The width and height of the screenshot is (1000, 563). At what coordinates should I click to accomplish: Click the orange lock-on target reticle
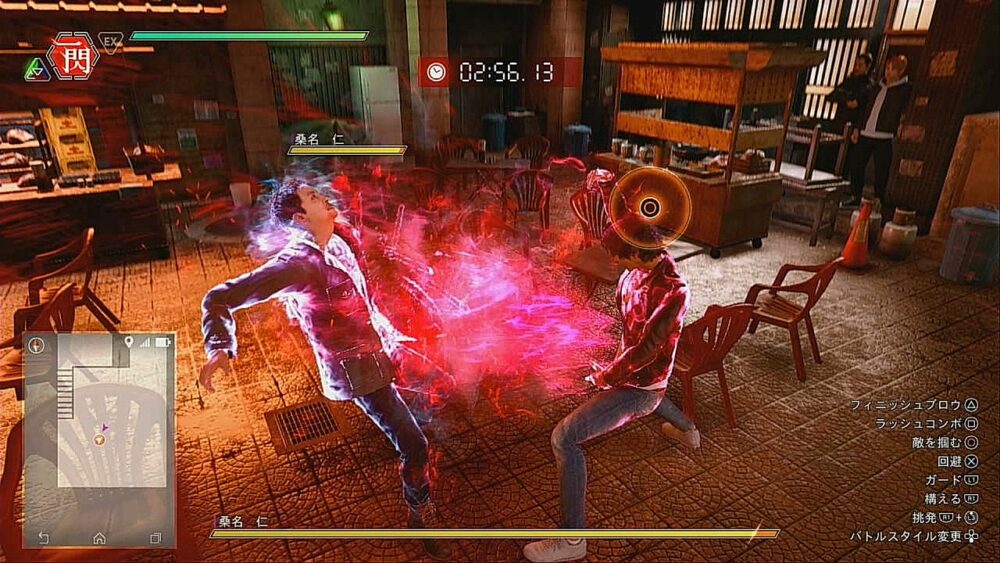click(650, 207)
